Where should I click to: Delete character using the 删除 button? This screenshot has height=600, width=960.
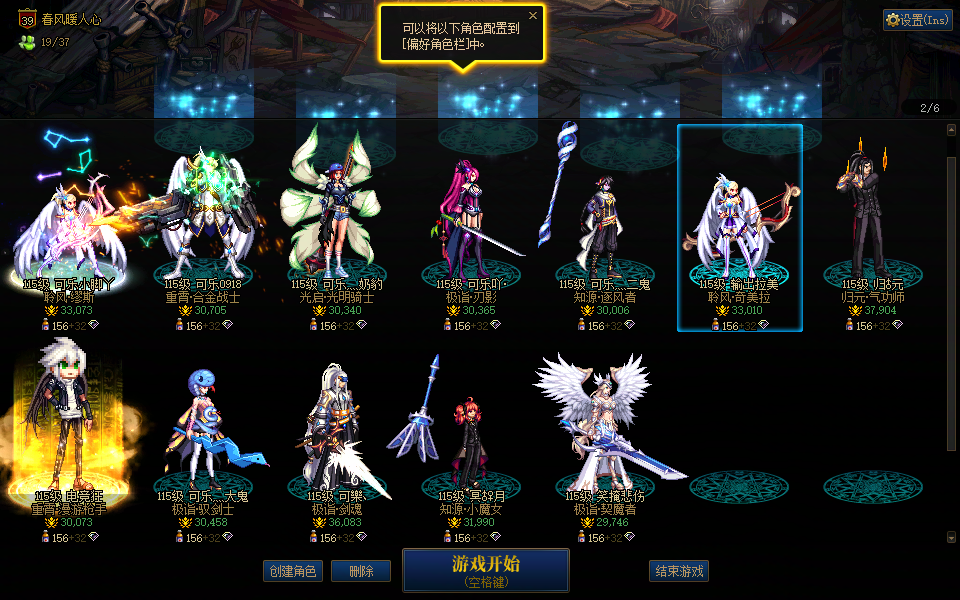tap(361, 571)
